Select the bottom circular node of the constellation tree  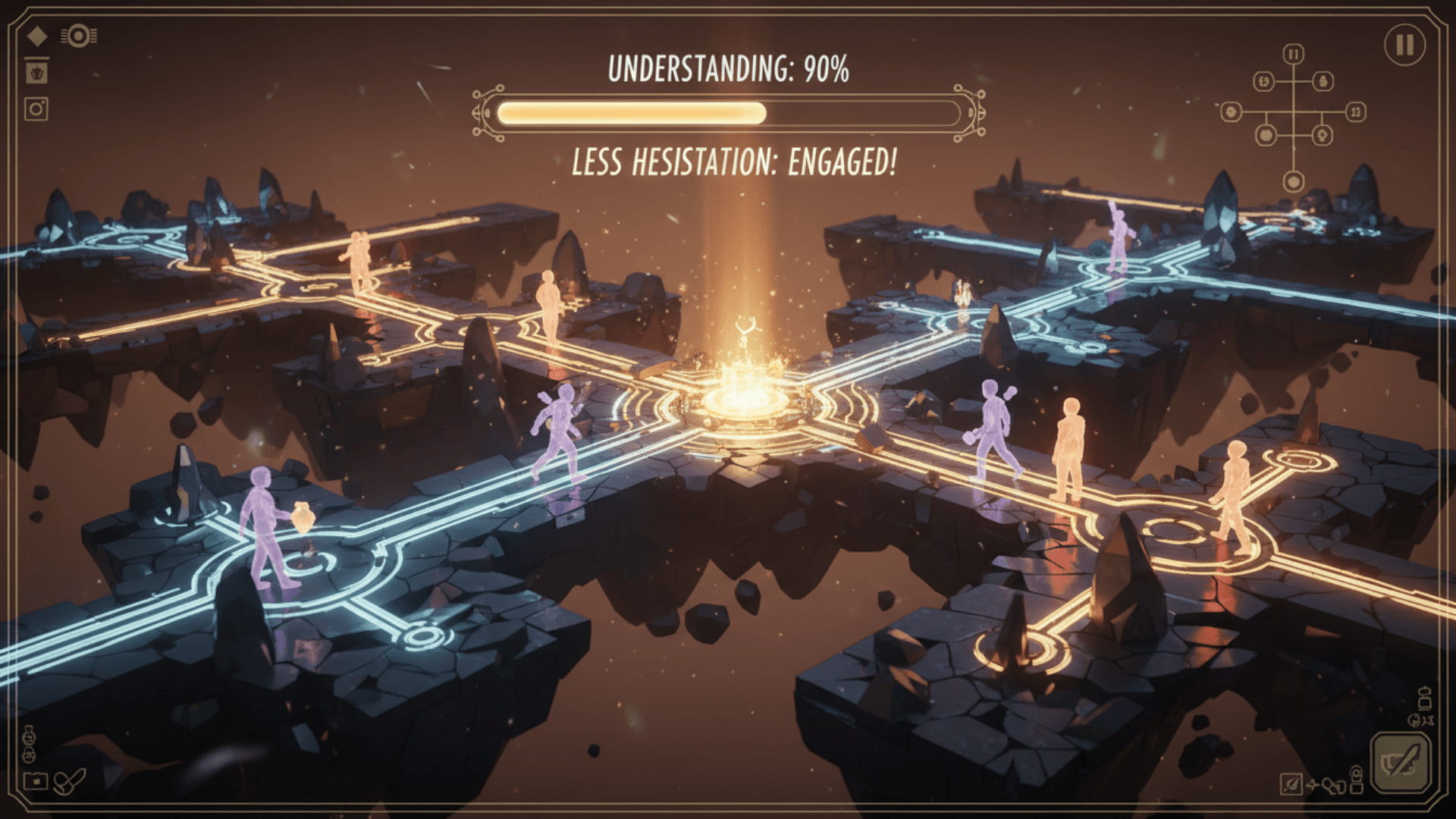pos(1294,181)
